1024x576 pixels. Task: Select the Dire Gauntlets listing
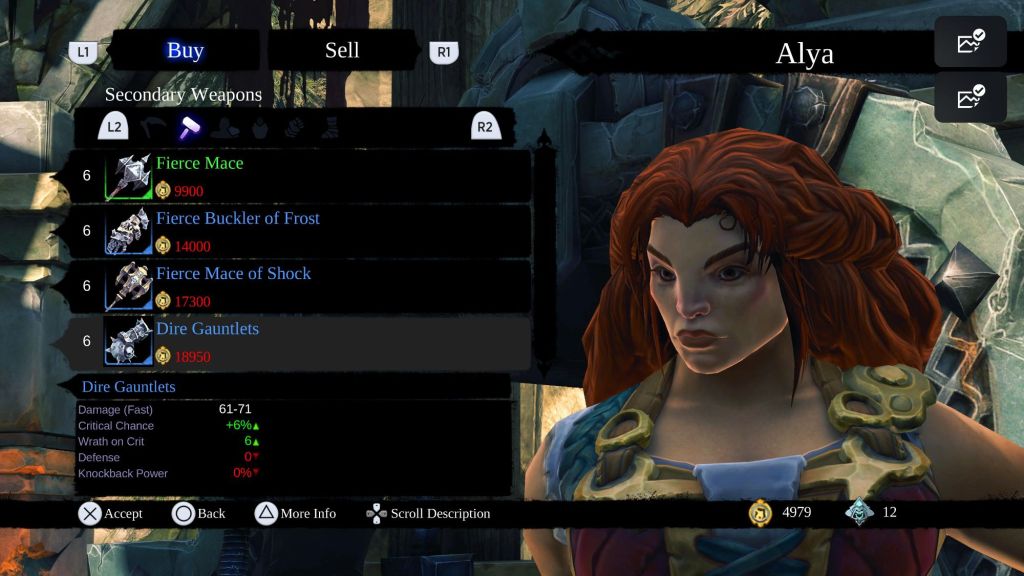[x=290, y=341]
